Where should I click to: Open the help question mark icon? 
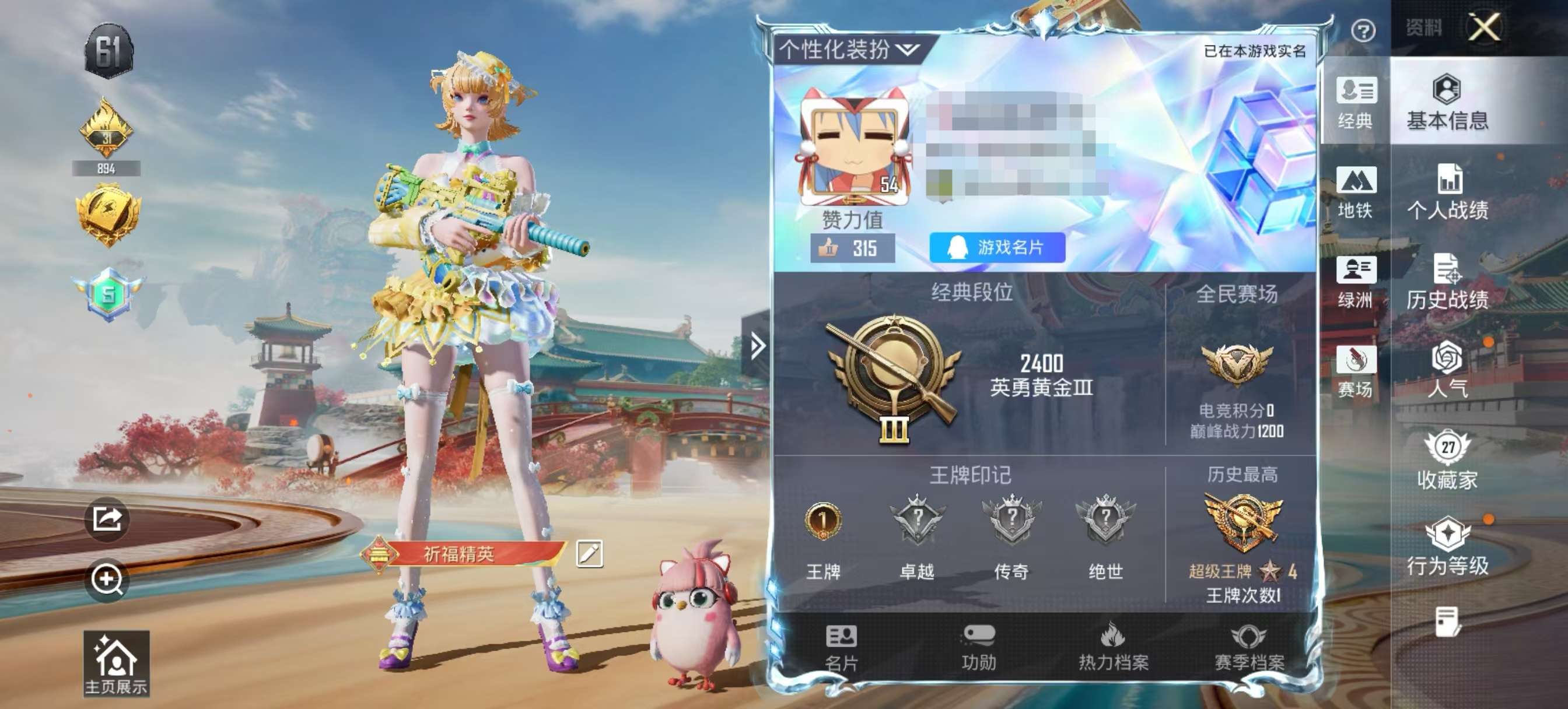coord(1363,29)
